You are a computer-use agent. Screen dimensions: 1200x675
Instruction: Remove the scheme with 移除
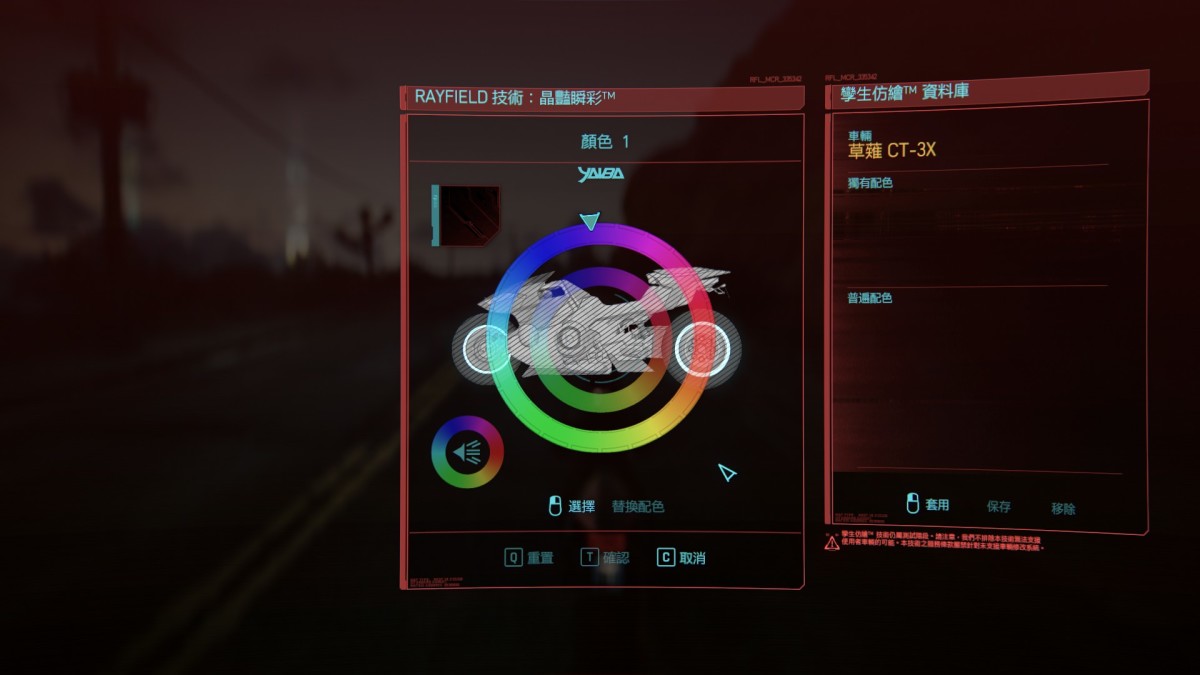coord(1063,508)
